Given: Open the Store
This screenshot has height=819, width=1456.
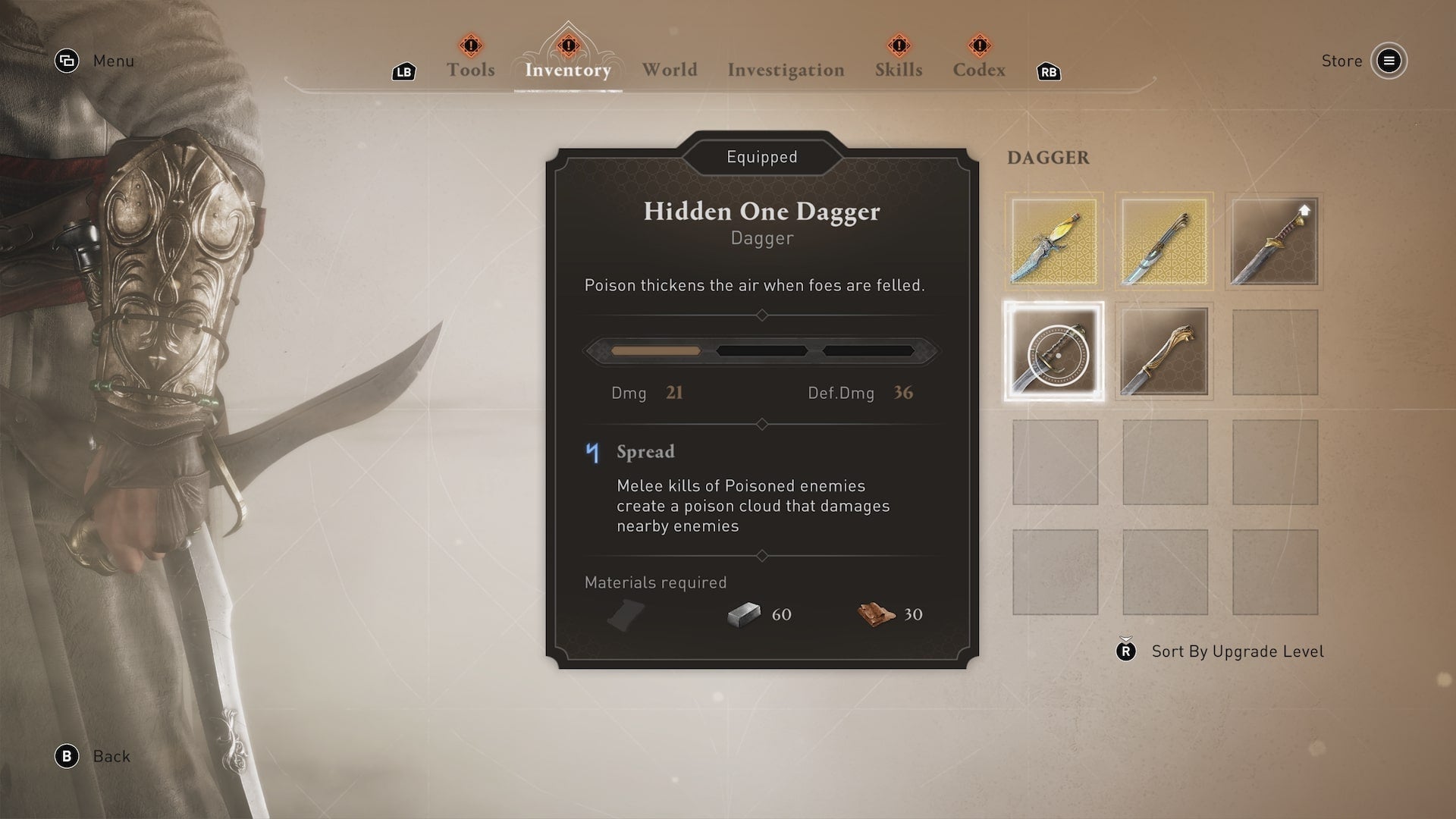Looking at the screenshot, I should click(1389, 61).
